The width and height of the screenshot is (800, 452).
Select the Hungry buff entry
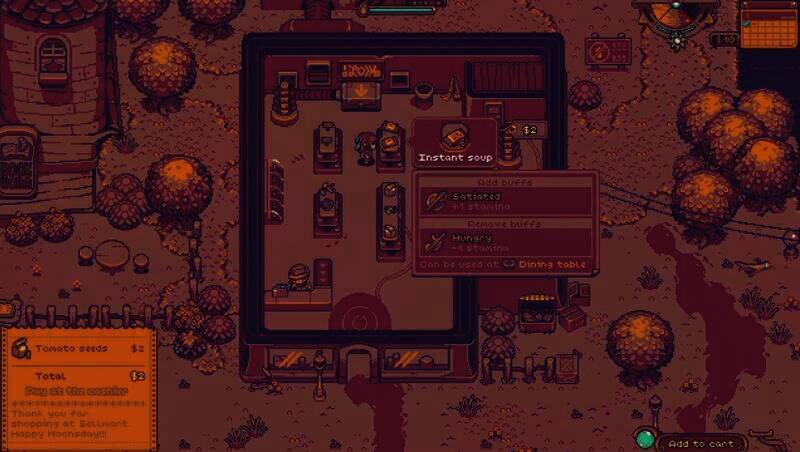pyautogui.click(x=505, y=242)
